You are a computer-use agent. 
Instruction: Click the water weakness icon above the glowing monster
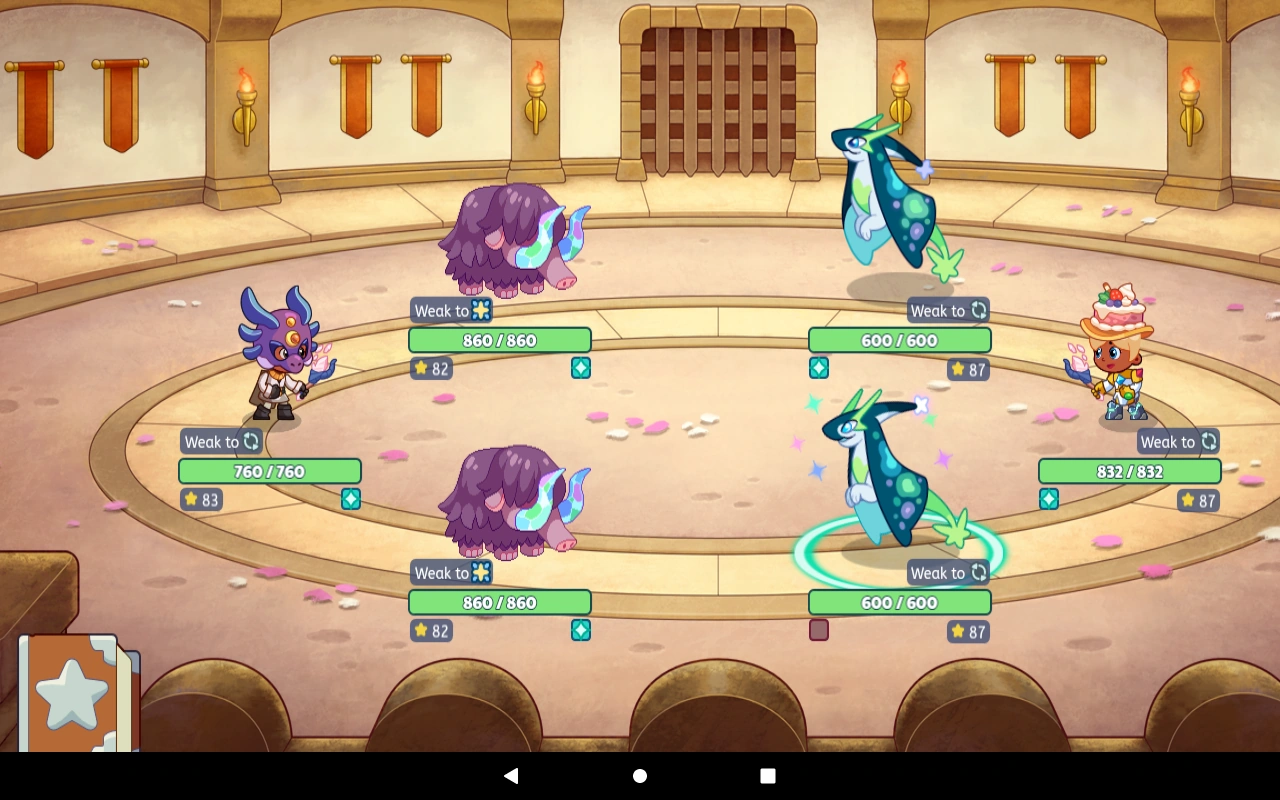pyautogui.click(x=977, y=572)
